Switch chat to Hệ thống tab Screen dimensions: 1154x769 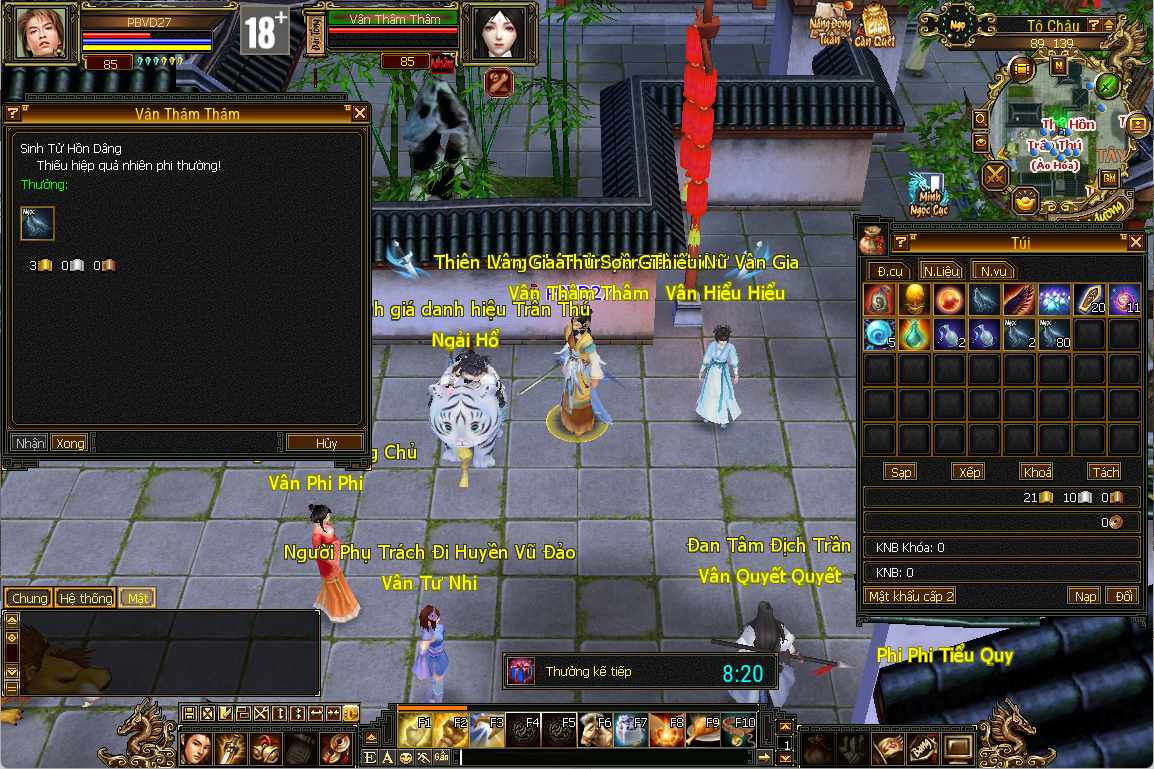pos(86,598)
